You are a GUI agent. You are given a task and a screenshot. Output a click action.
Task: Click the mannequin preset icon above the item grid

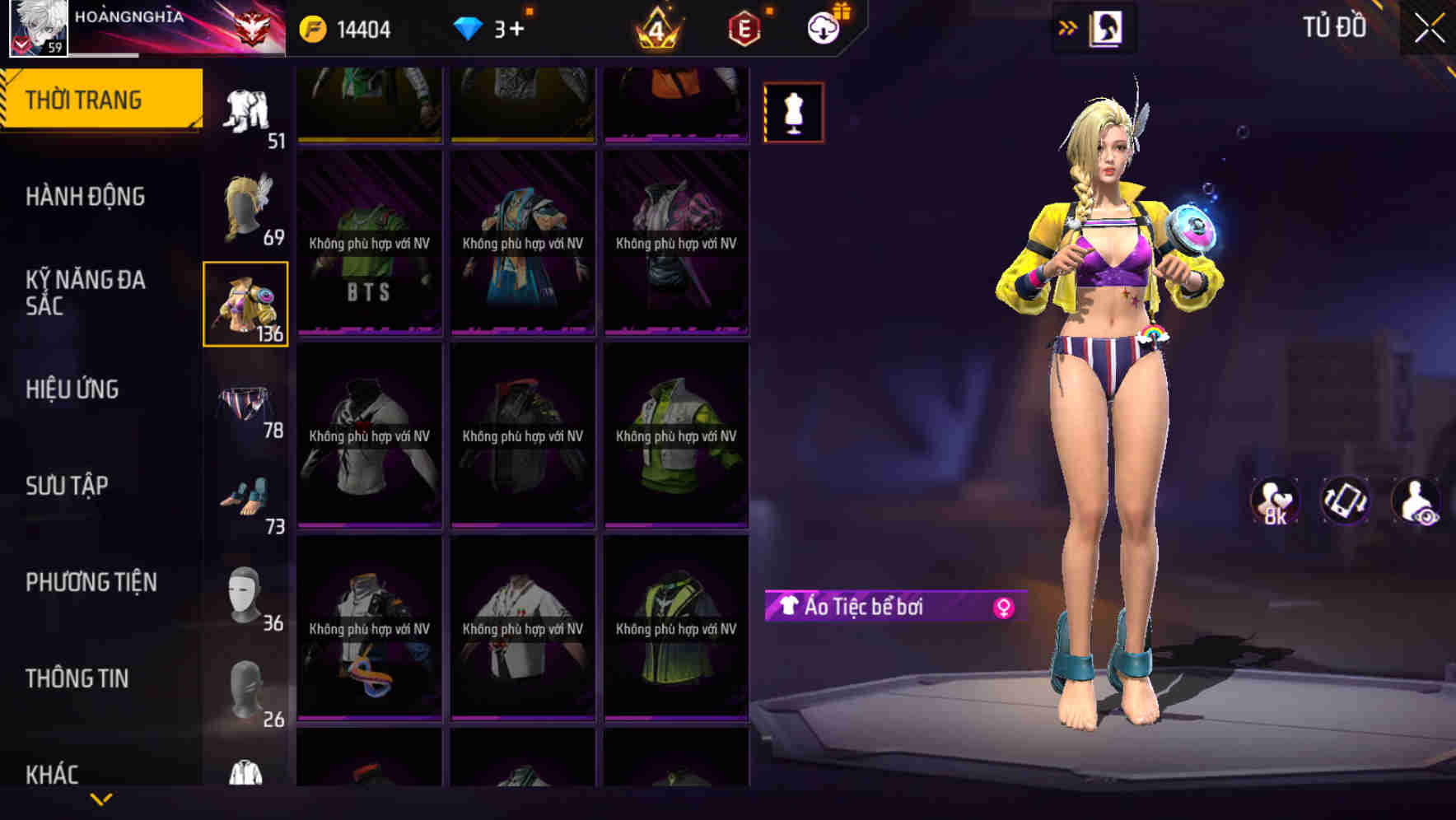793,112
